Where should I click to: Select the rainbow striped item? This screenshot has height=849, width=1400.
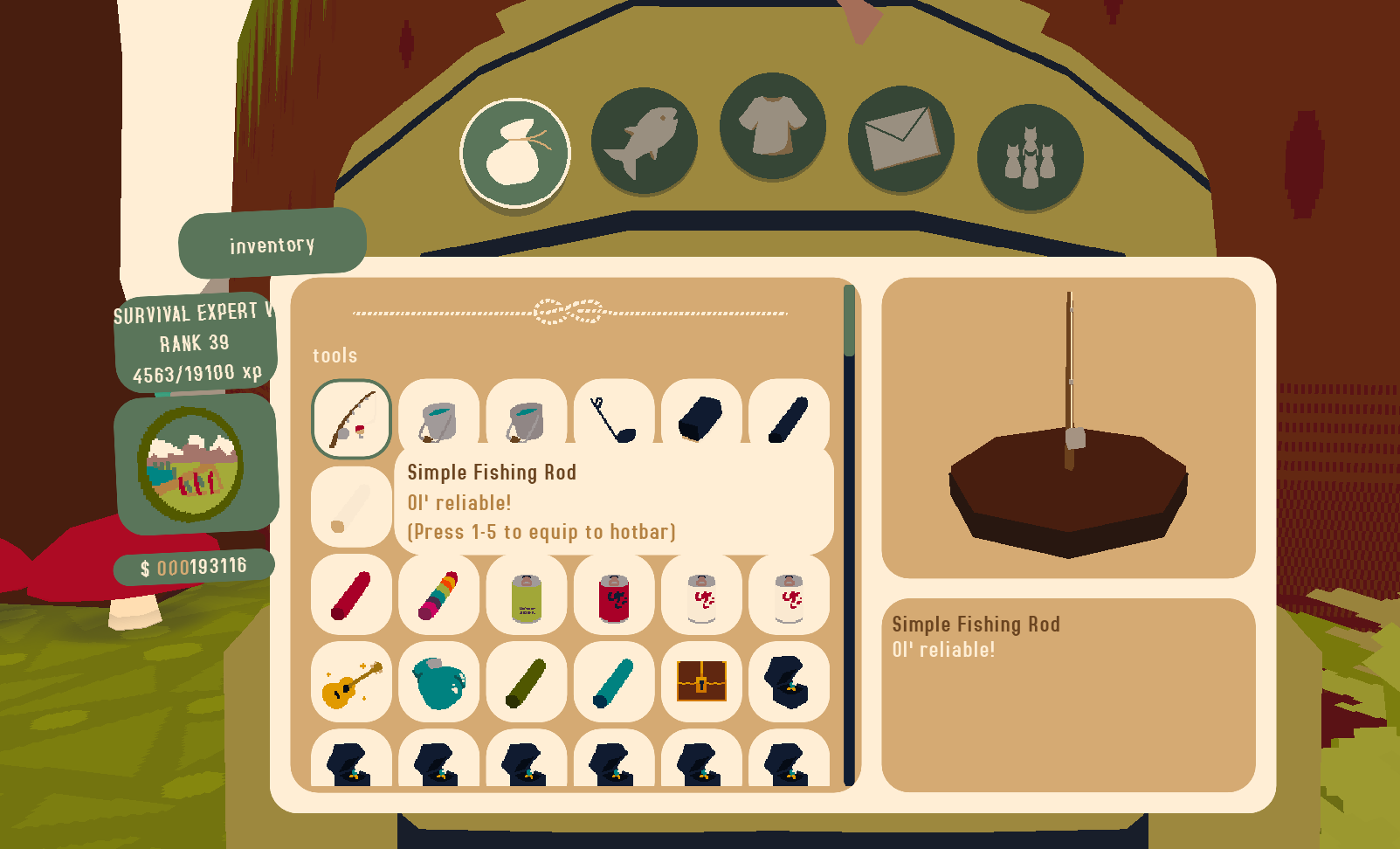(x=438, y=595)
